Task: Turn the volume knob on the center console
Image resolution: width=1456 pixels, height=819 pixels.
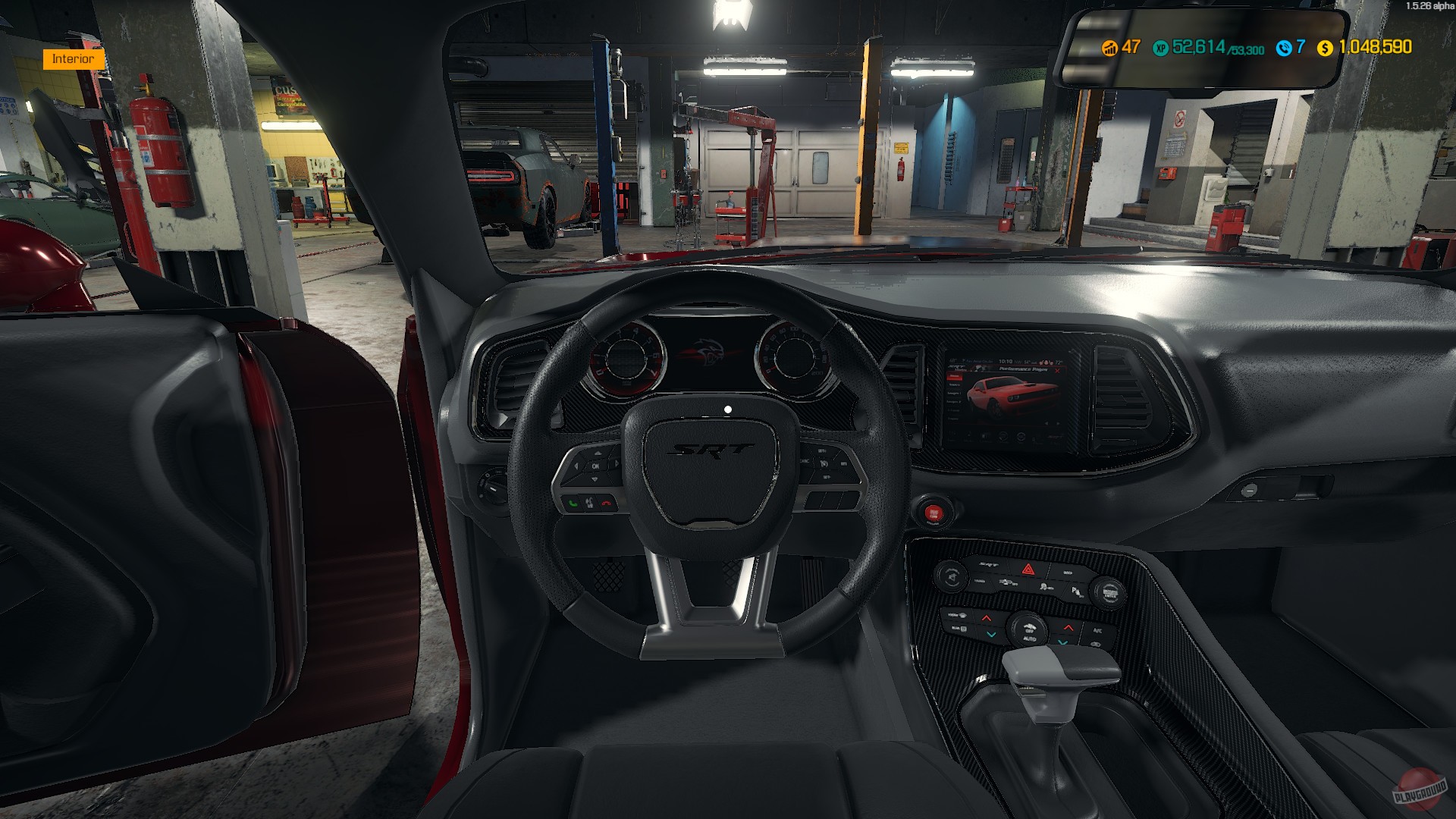Action: click(x=952, y=576)
